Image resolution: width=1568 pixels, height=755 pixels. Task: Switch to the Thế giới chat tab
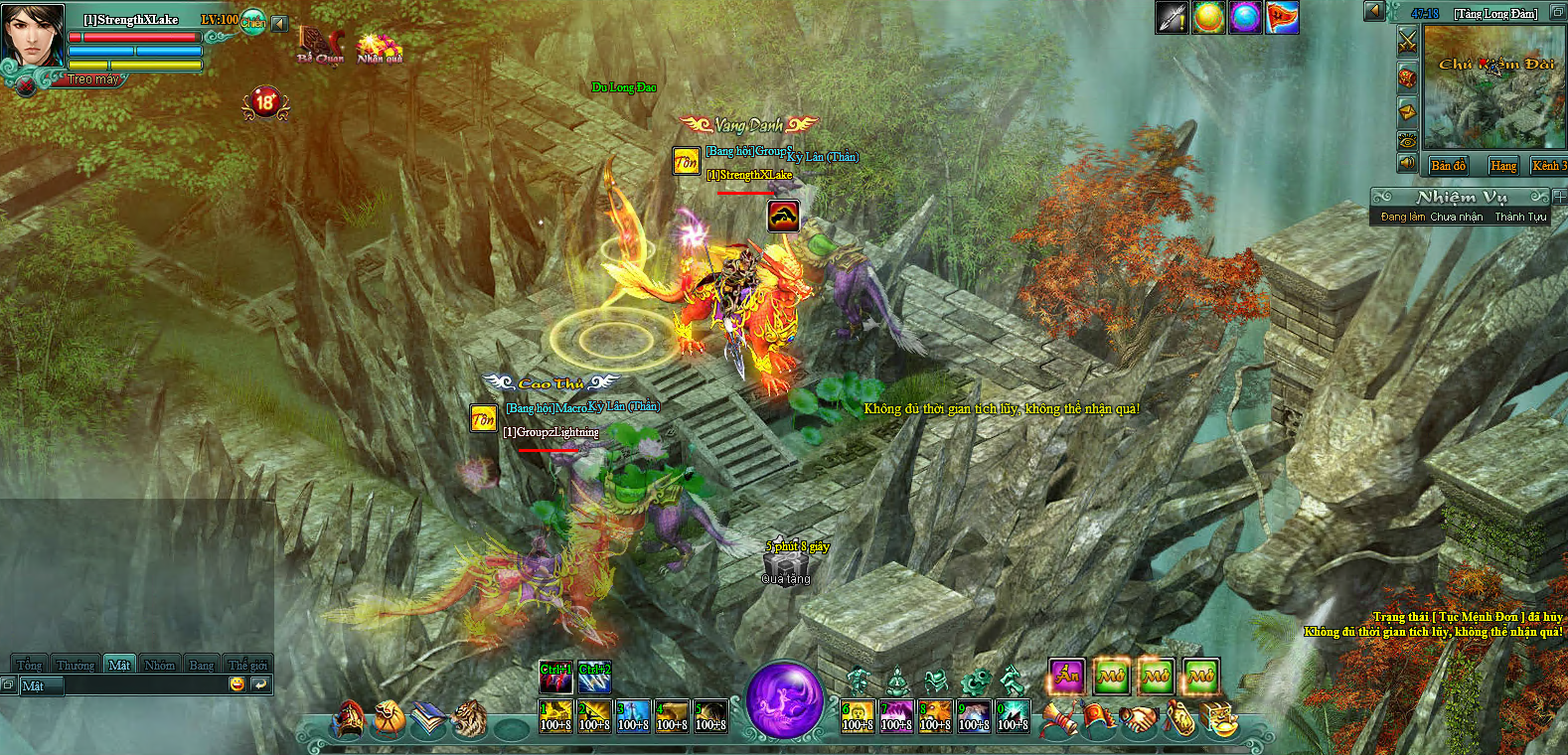247,665
